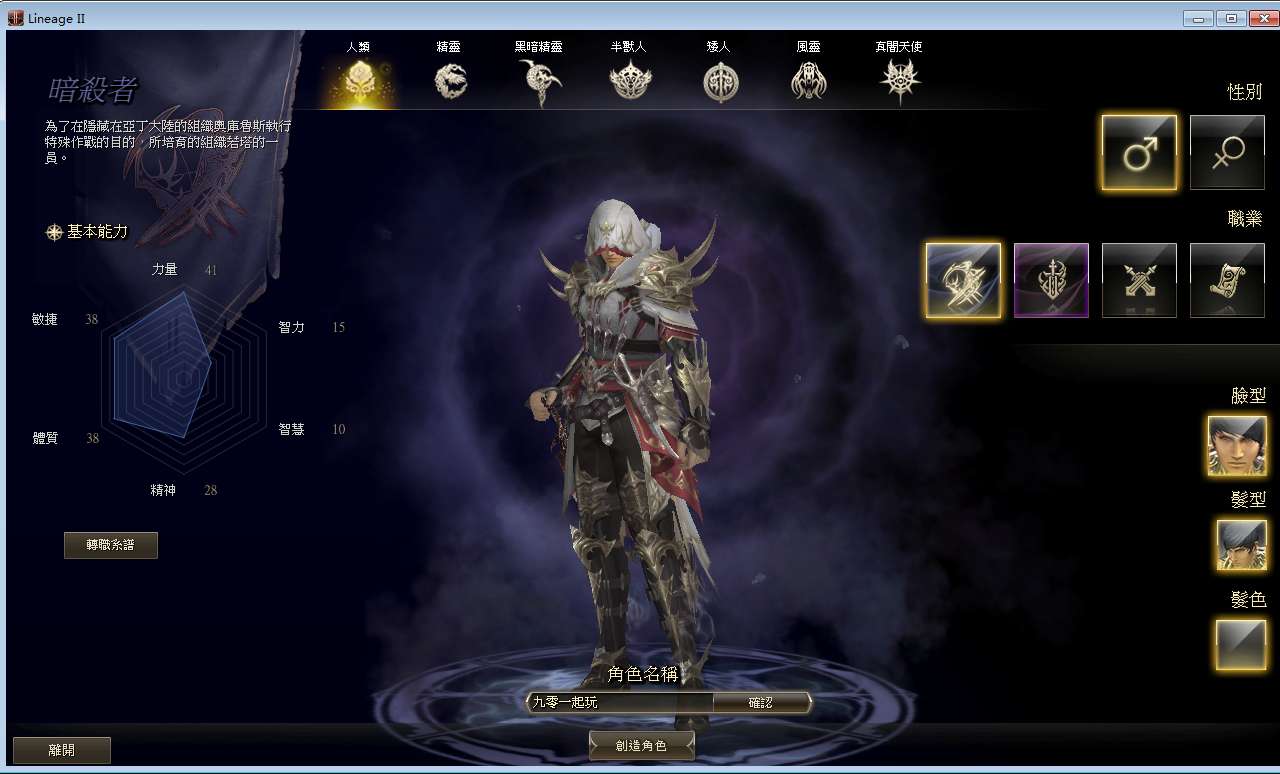Switch to the 風靈 race tab
Screen dimensions: 1280x774
point(808,79)
